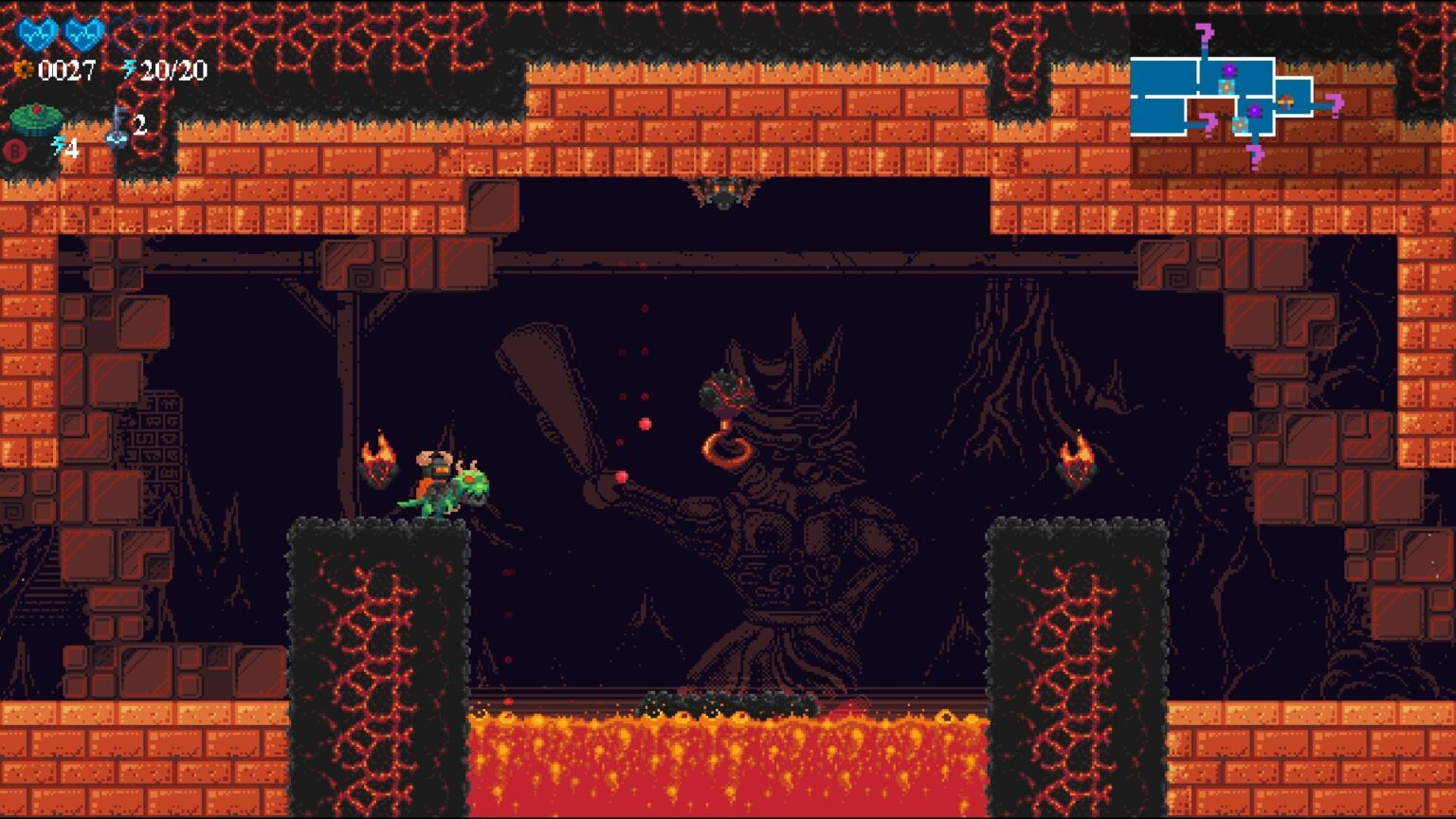Screen dimensions: 1456x819
Task: Click the blue key item icon
Action: (x=118, y=127)
